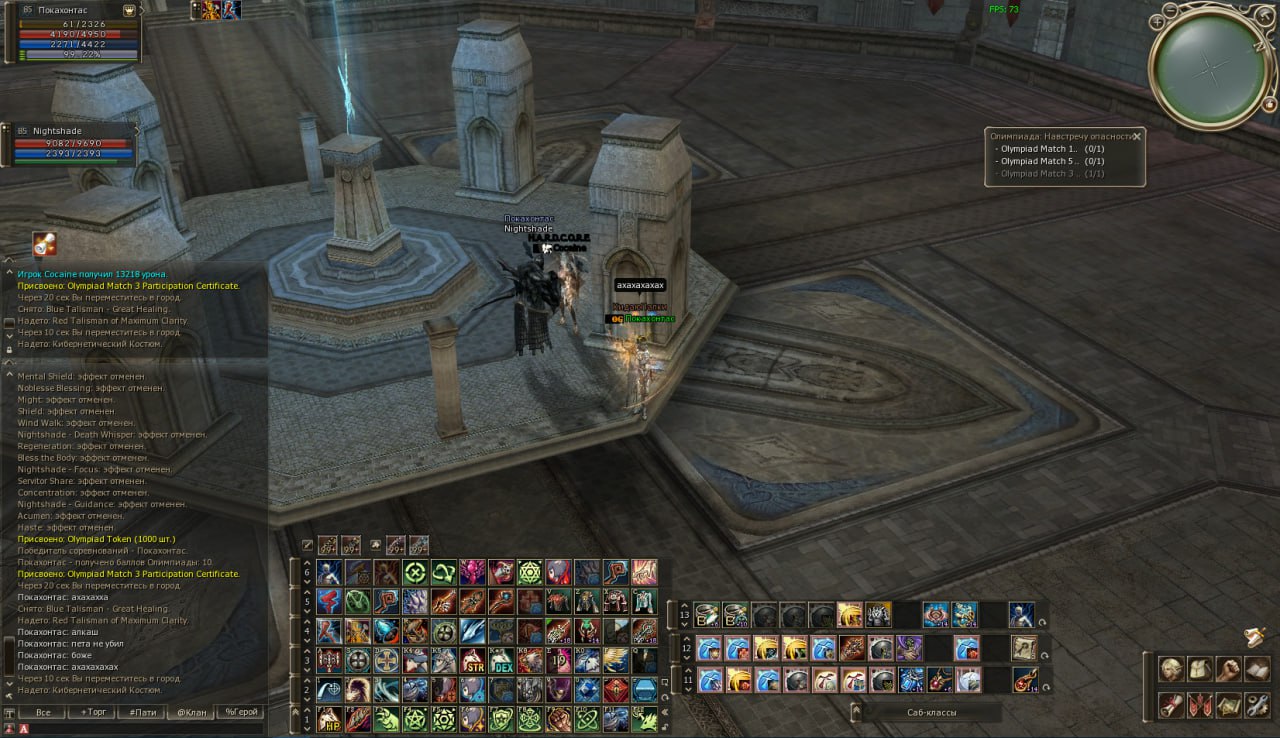Image resolution: width=1280 pixels, height=738 pixels.
Task: Expand the Саб-классы panel
Action: (x=857, y=712)
